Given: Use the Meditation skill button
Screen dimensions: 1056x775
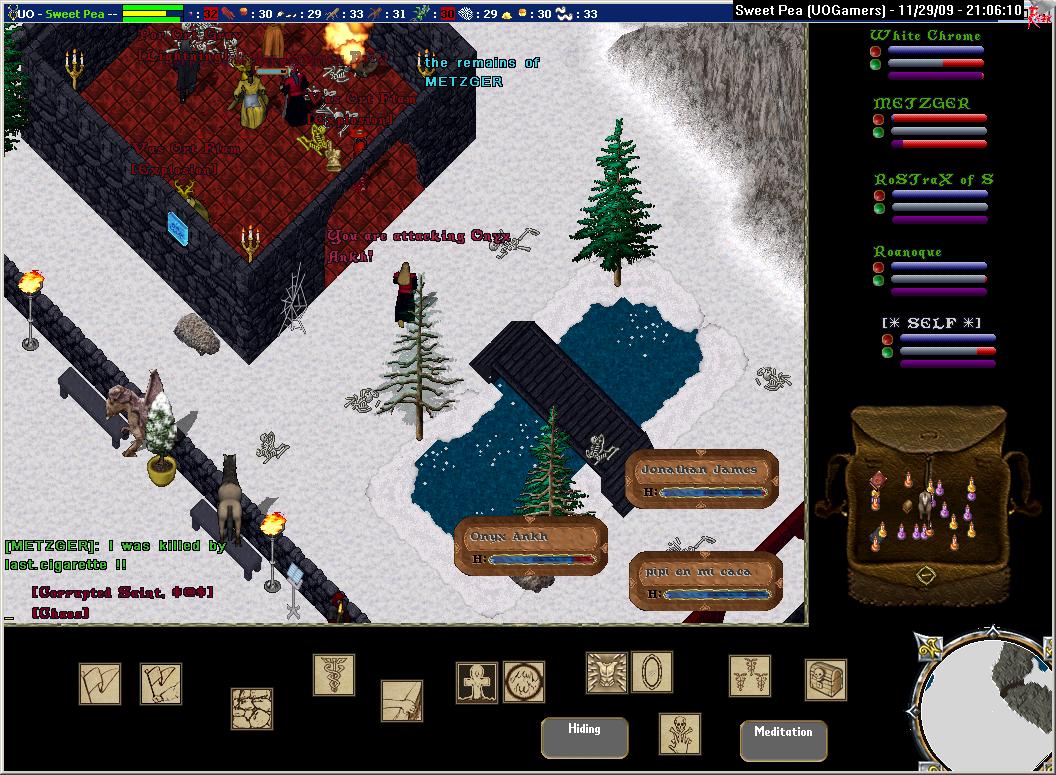Looking at the screenshot, I should coord(783,740).
